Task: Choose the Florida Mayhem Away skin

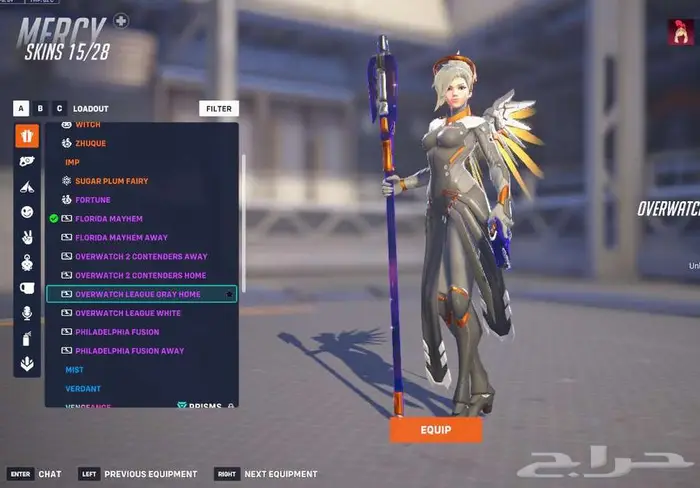Action: (x=119, y=238)
